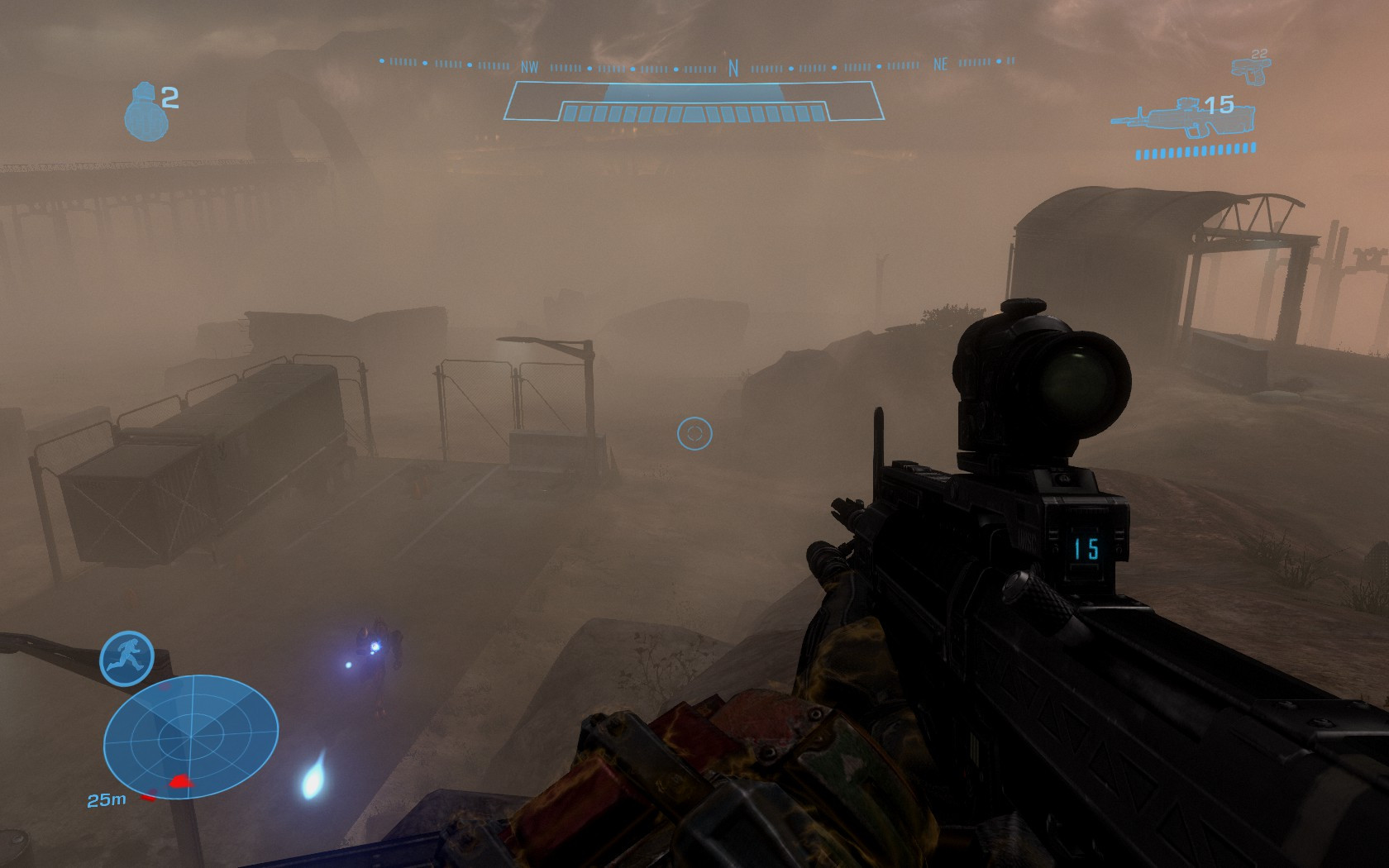Select the enemy unit visible below the cliff

(379, 653)
